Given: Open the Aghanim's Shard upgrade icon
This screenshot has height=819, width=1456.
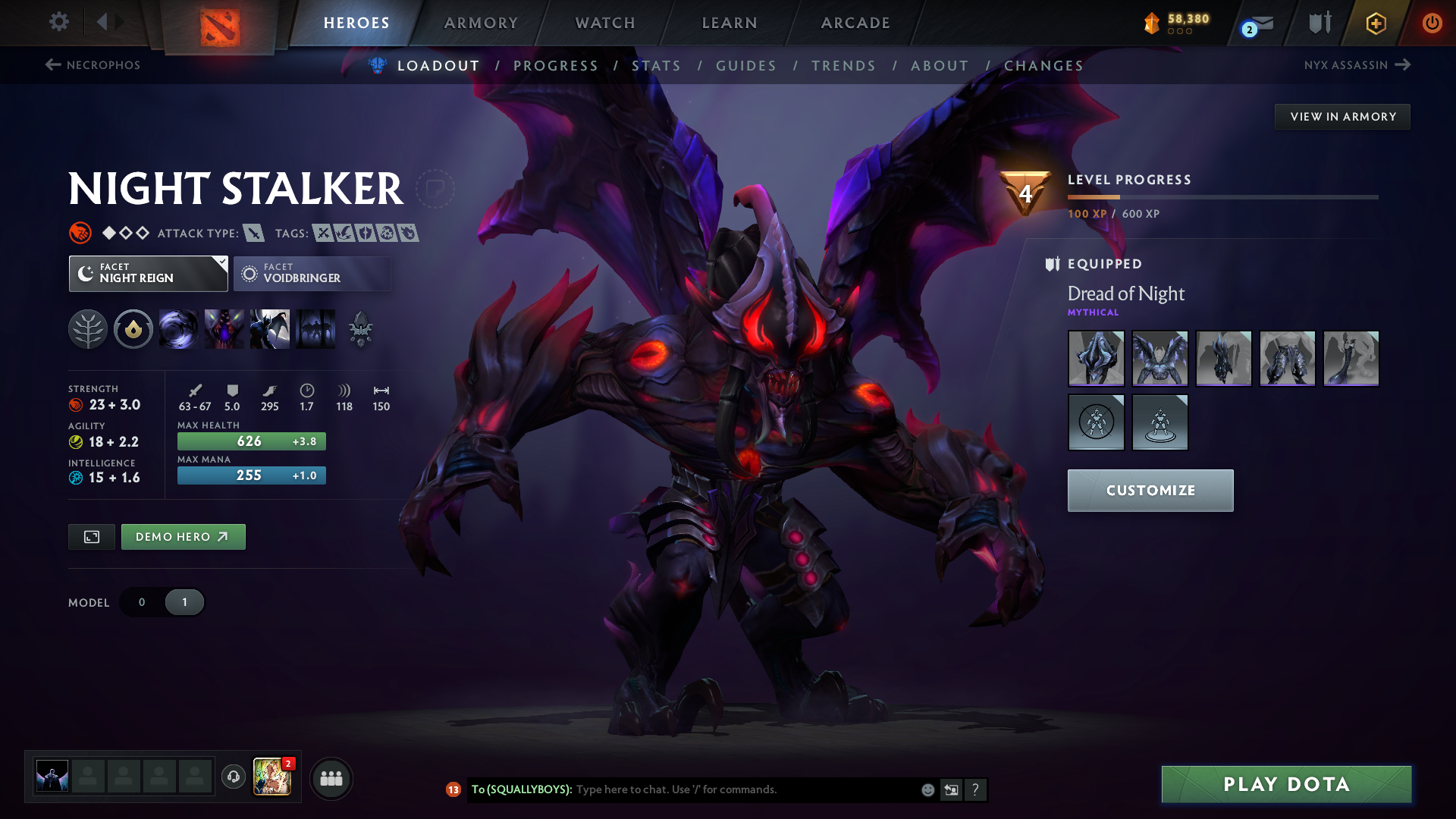Looking at the screenshot, I should [x=362, y=329].
